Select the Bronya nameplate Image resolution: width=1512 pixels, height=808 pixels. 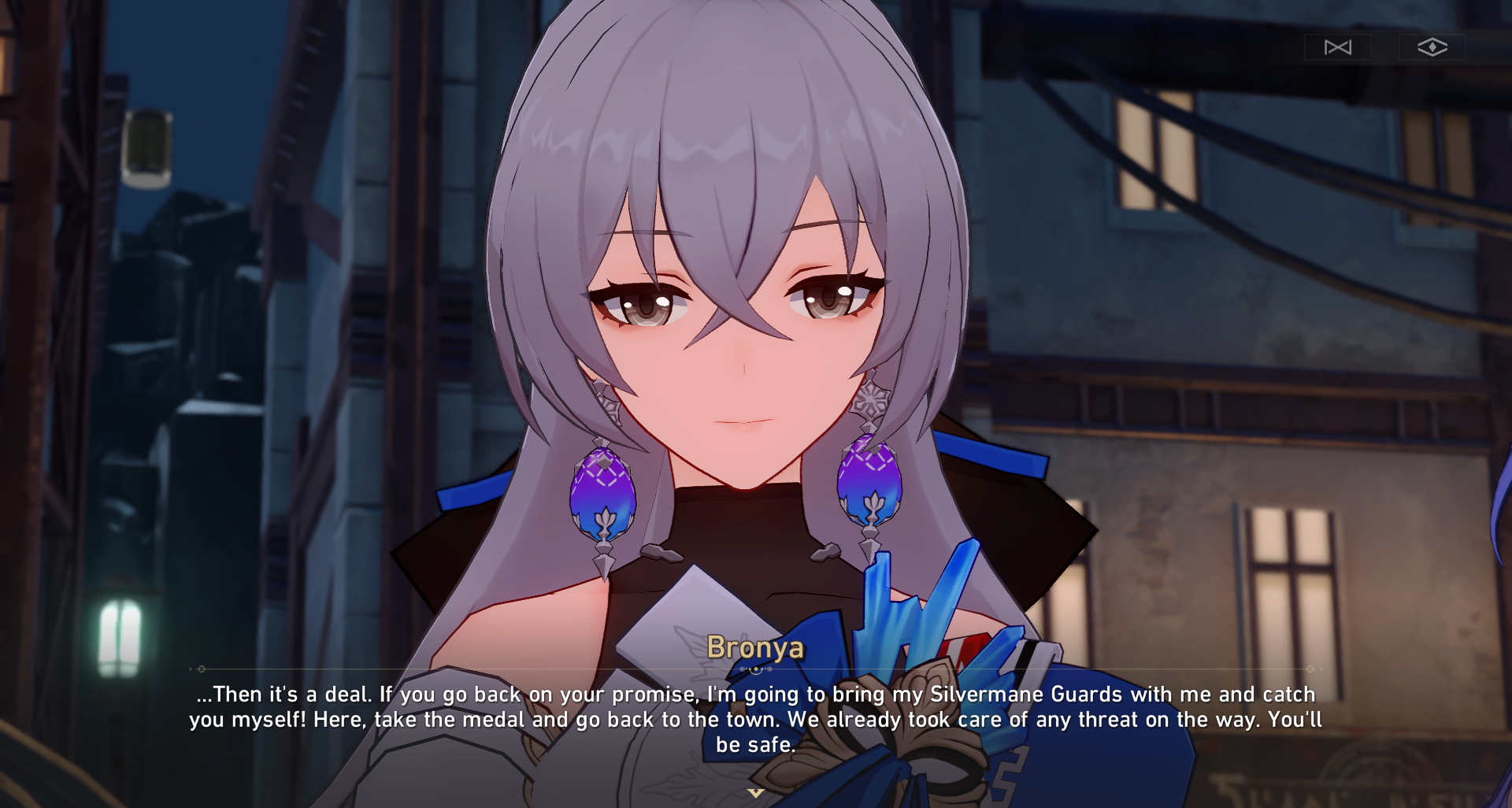point(756,649)
